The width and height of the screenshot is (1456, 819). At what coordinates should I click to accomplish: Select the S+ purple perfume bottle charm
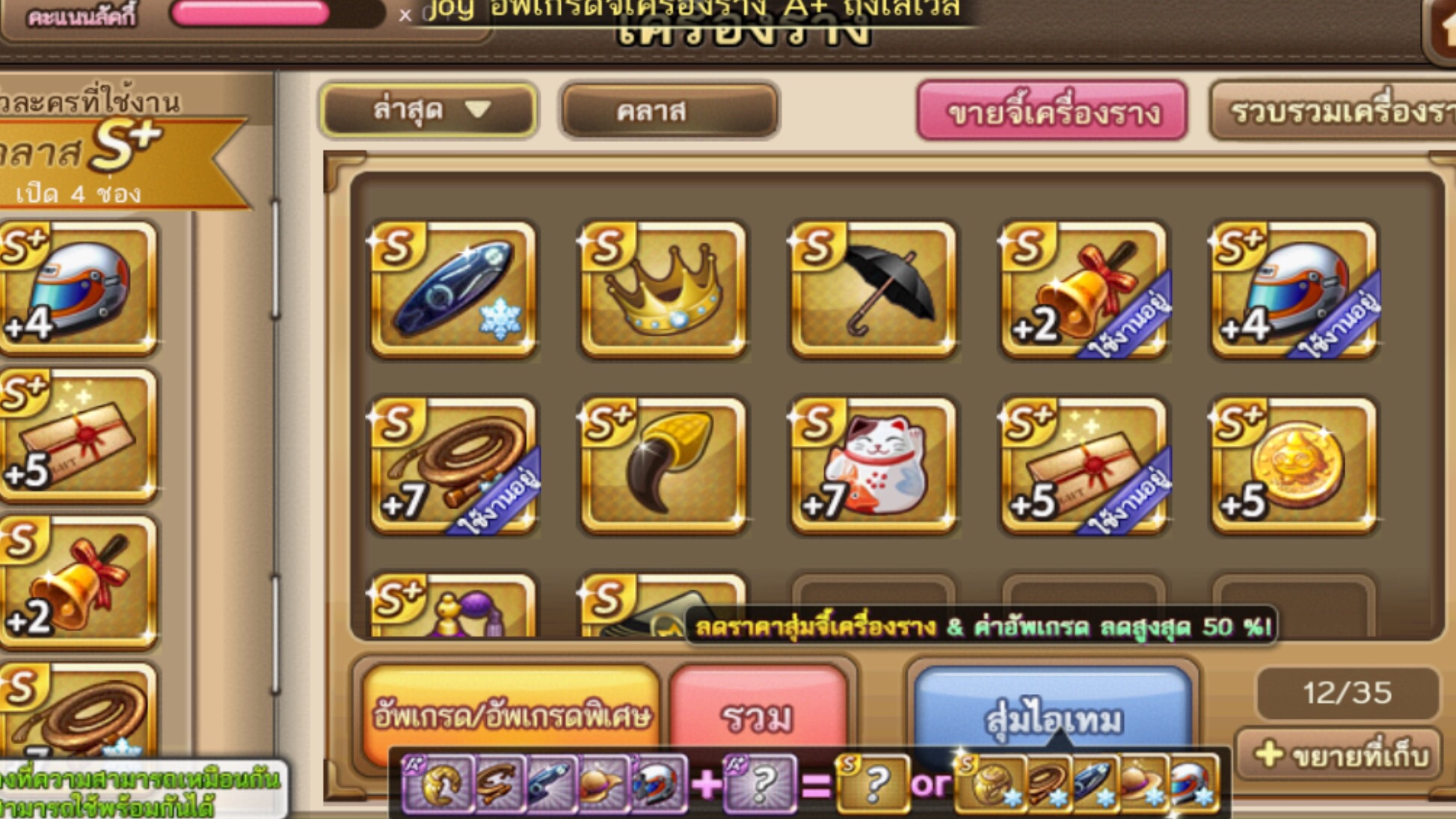pos(453,607)
